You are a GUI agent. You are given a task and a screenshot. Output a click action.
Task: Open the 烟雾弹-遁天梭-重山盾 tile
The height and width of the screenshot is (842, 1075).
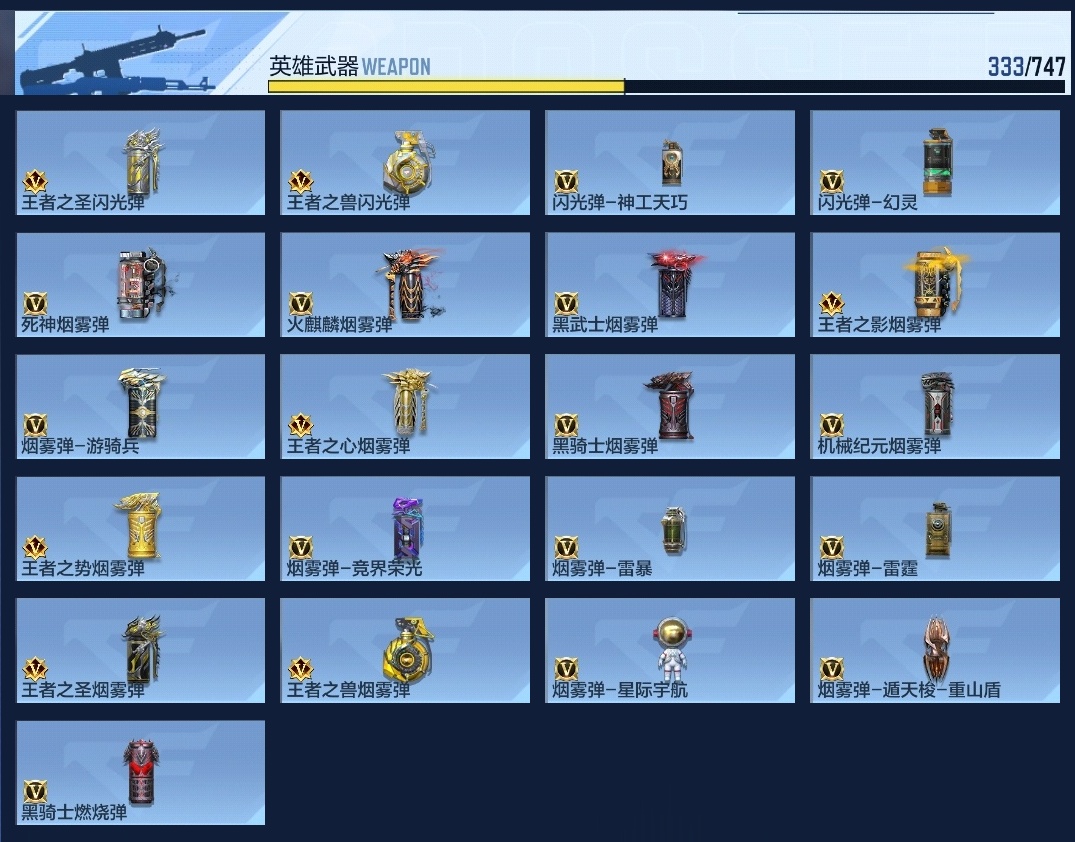click(x=935, y=650)
